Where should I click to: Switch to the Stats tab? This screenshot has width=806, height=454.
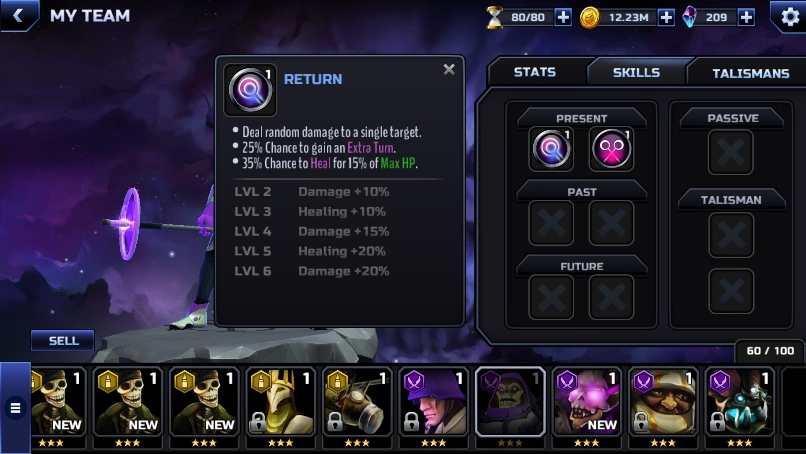[534, 72]
